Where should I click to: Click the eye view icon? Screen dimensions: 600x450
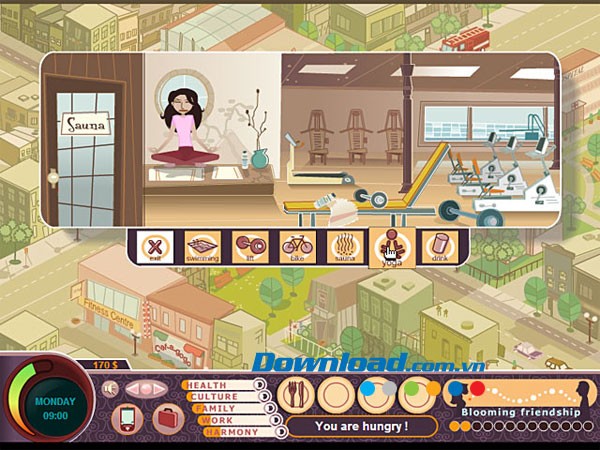146,389
